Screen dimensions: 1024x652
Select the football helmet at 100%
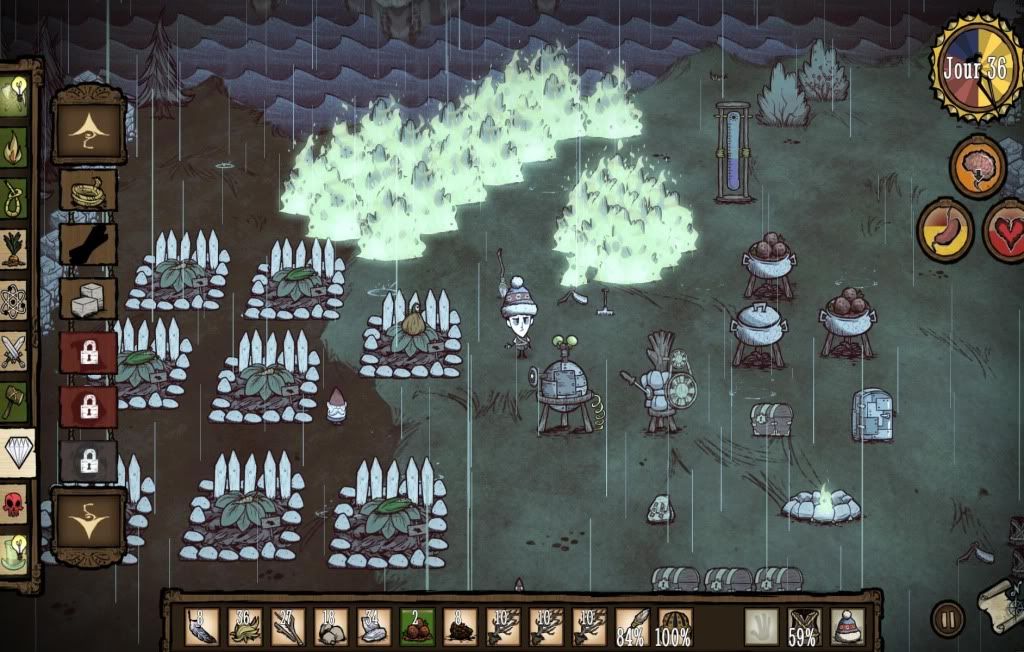pyautogui.click(x=674, y=626)
